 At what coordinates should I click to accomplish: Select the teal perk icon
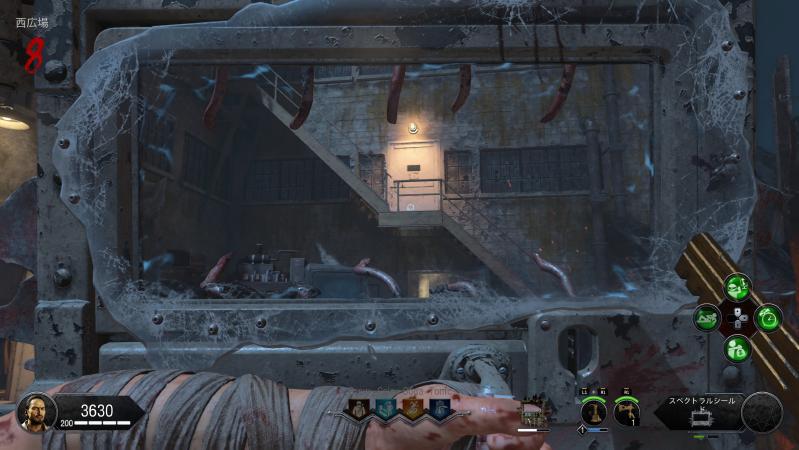click(385, 408)
